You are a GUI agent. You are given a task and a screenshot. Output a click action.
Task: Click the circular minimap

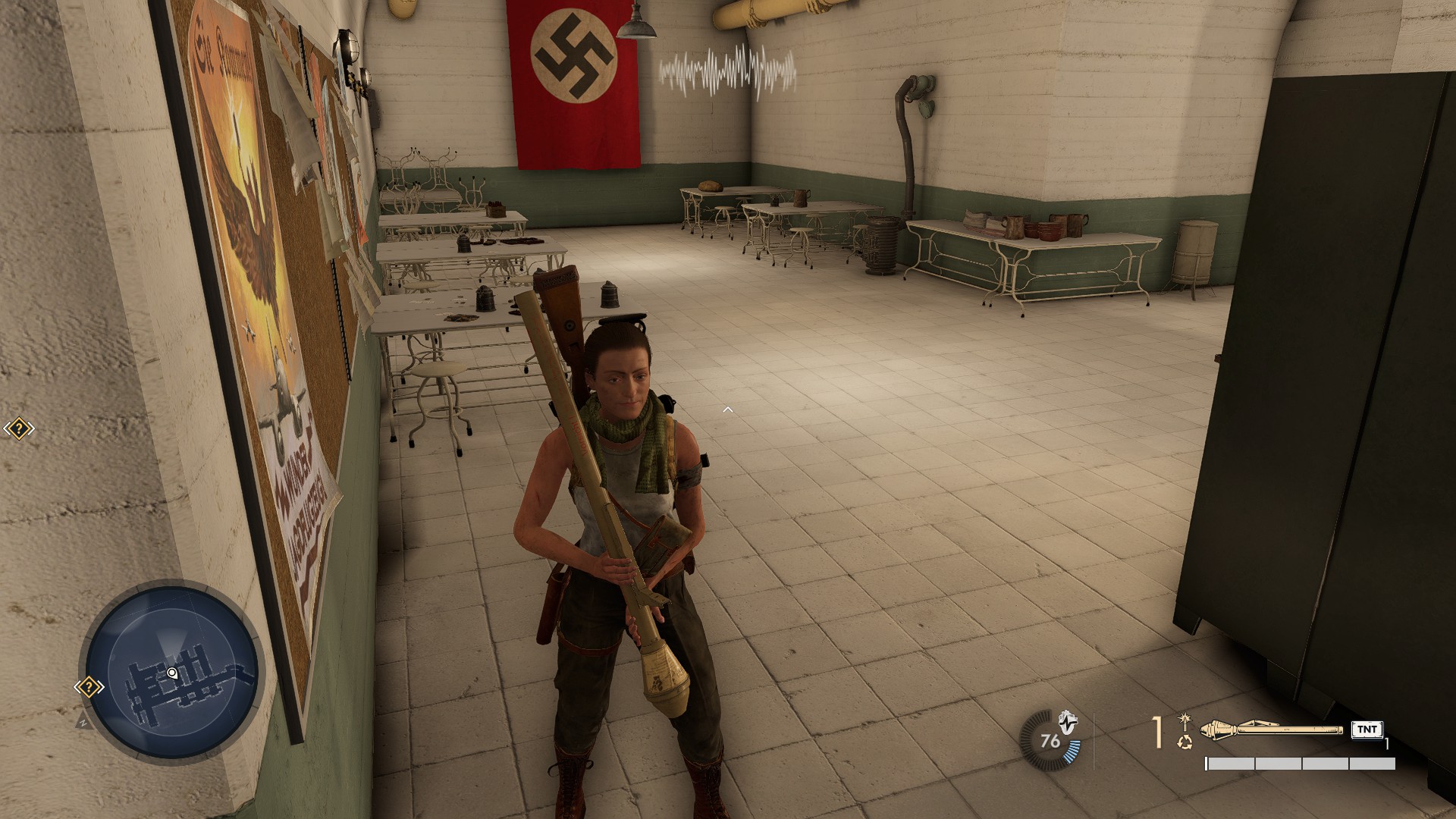pos(171,671)
